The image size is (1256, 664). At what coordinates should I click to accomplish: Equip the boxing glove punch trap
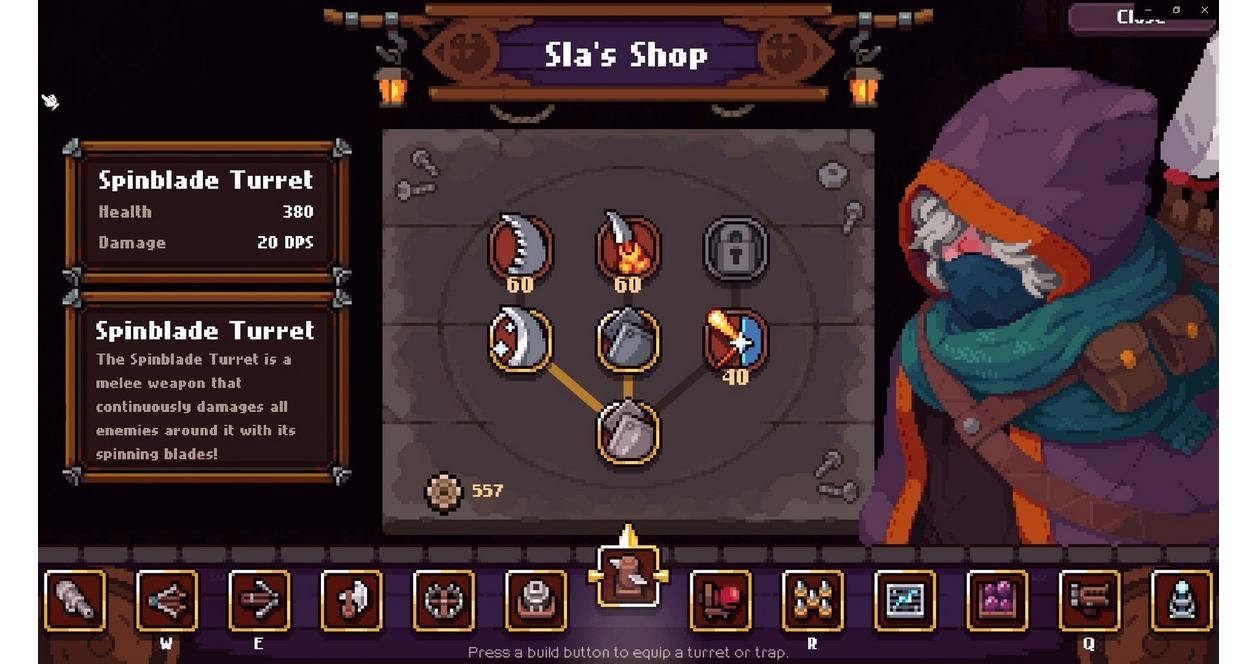pos(721,601)
